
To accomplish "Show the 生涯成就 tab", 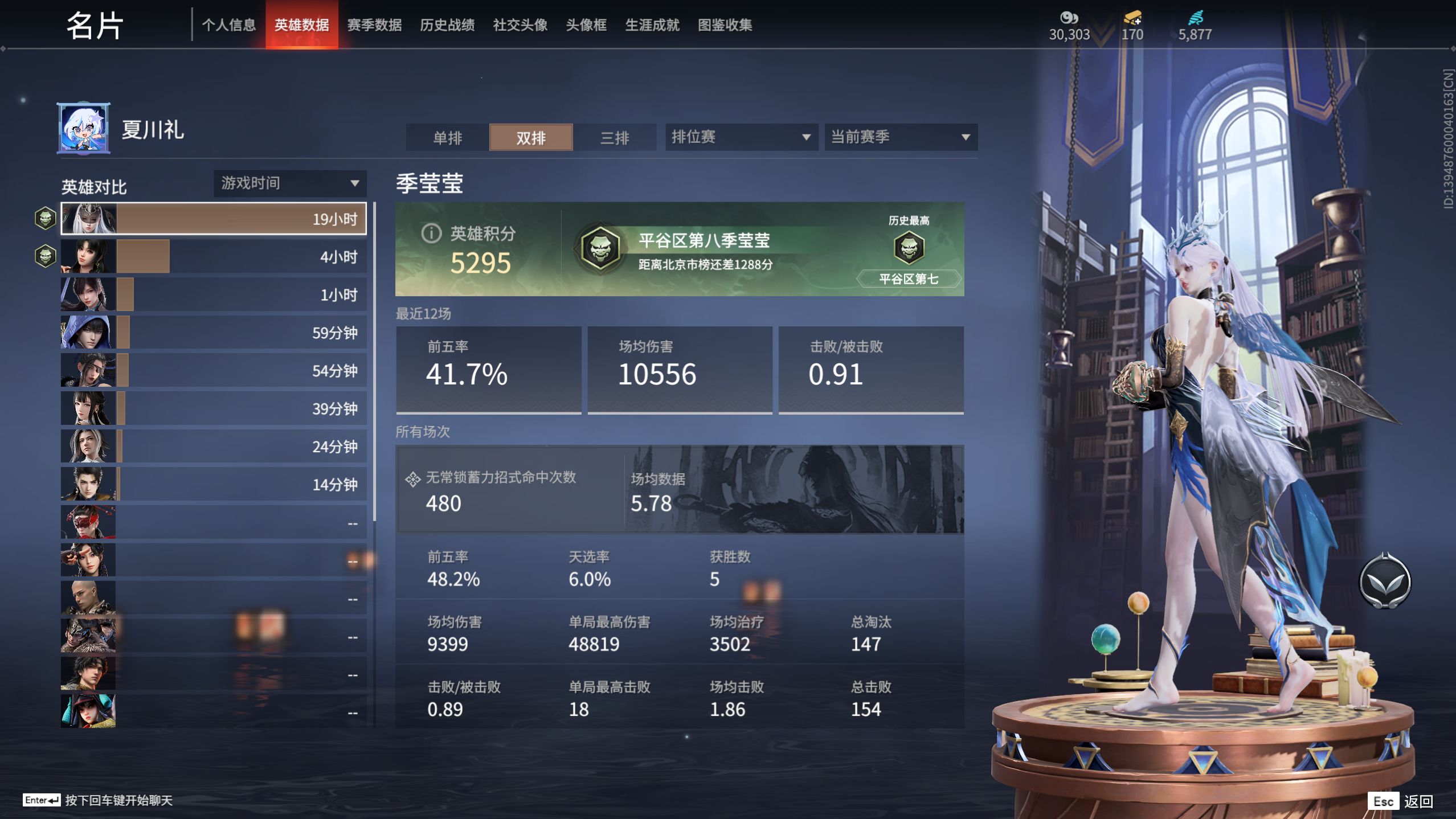I will click(652, 25).
